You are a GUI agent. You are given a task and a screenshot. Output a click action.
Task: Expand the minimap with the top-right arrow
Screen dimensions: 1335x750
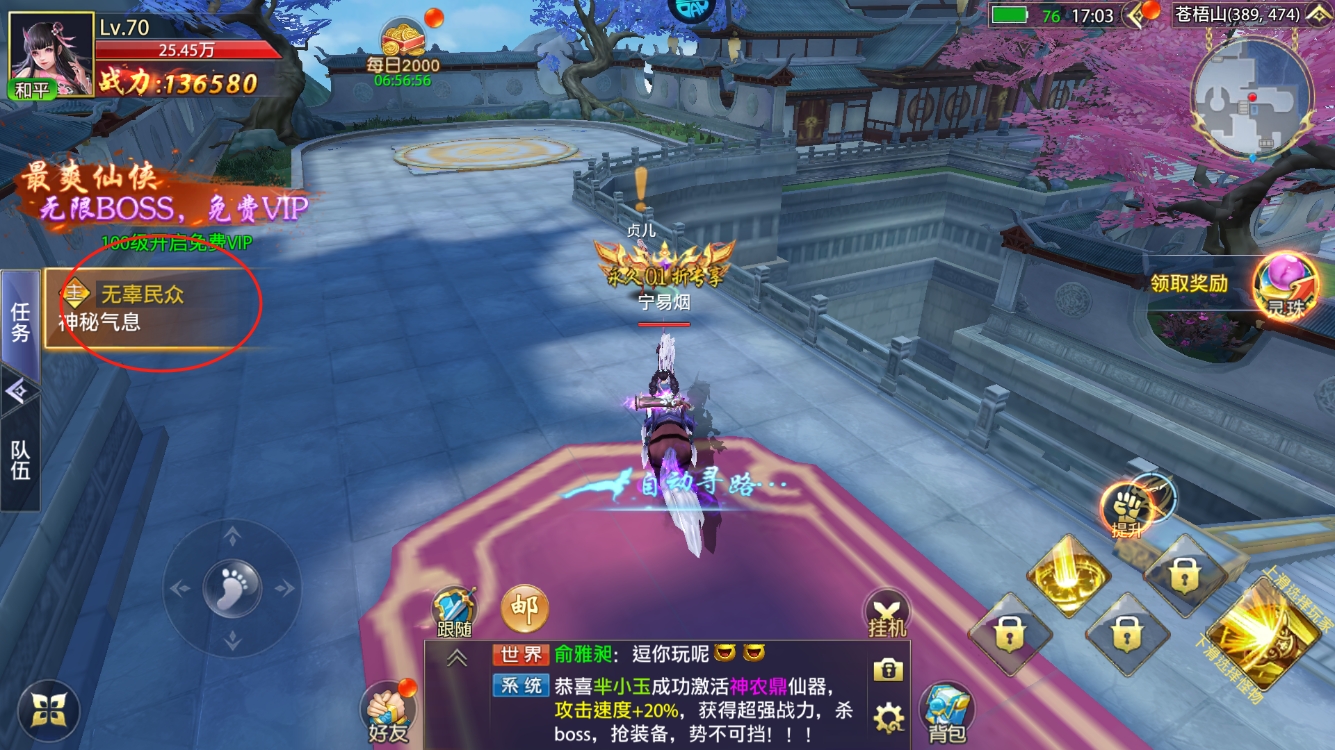1321,16
